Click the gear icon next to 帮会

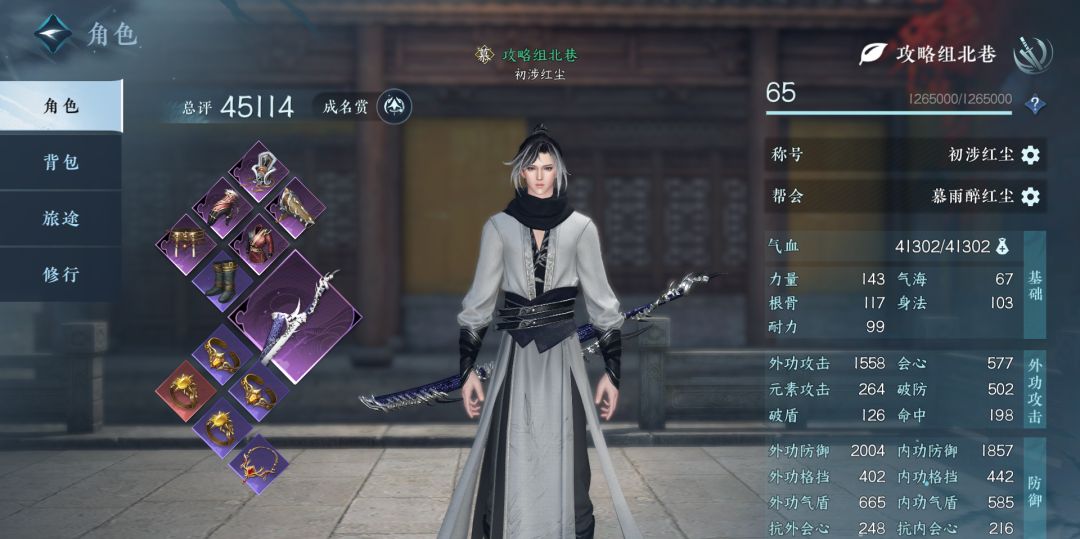(1030, 196)
